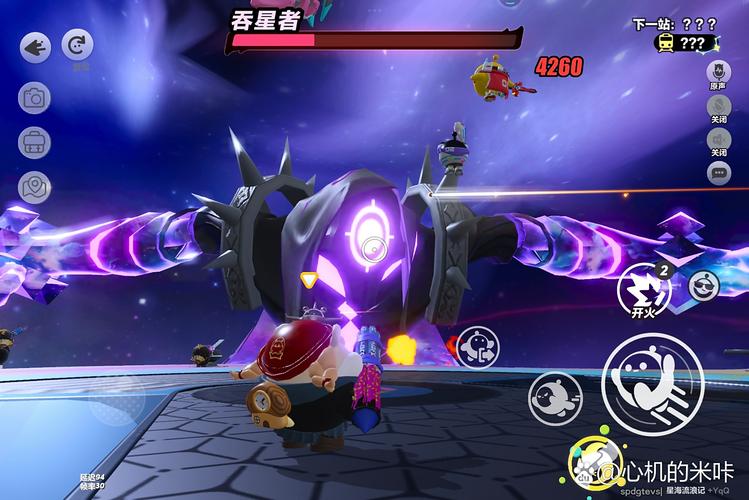Screen dimensions: 749x500
Task: Open the sunglasses emote button
Action: [704, 287]
